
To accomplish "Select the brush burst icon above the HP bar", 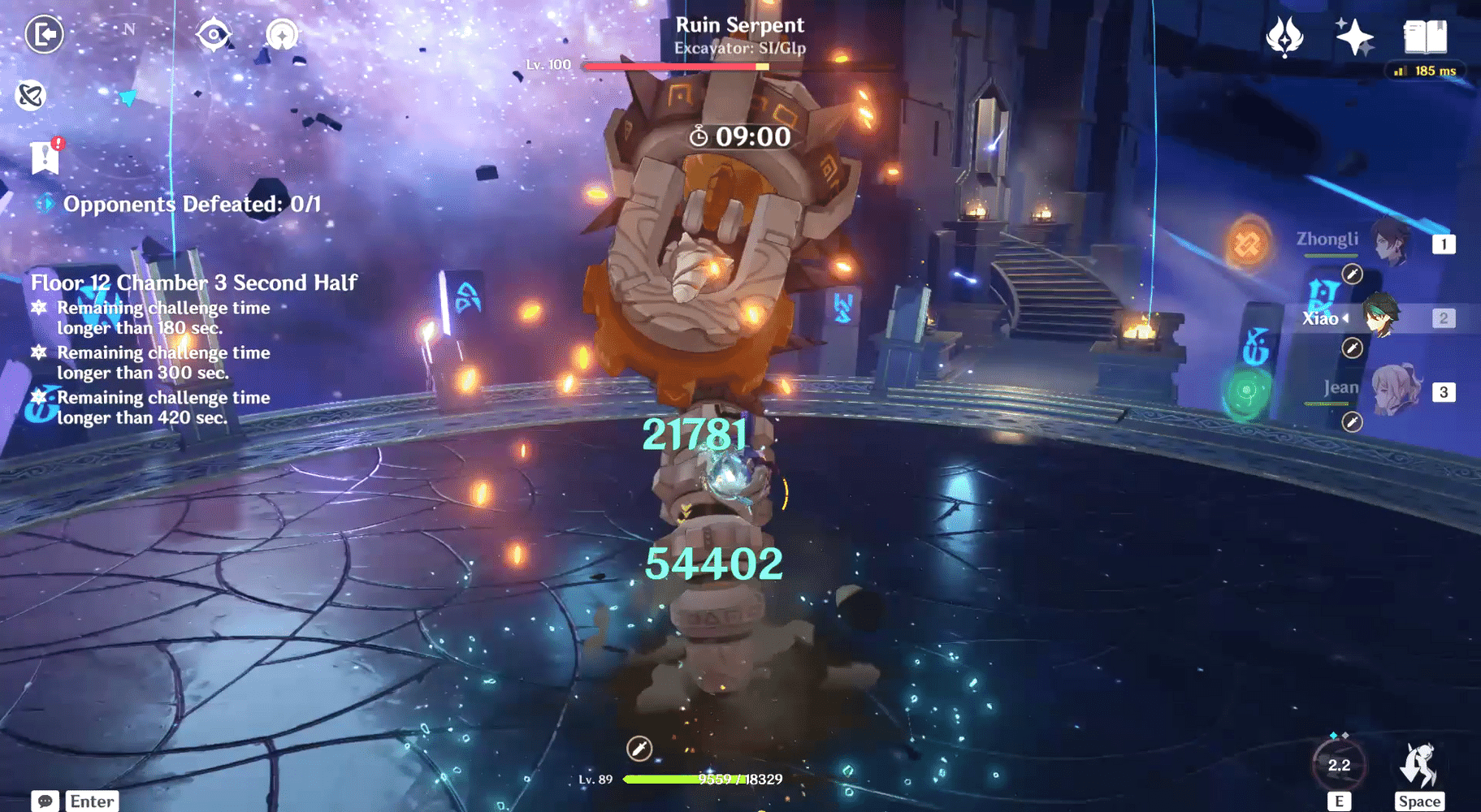I will click(639, 748).
